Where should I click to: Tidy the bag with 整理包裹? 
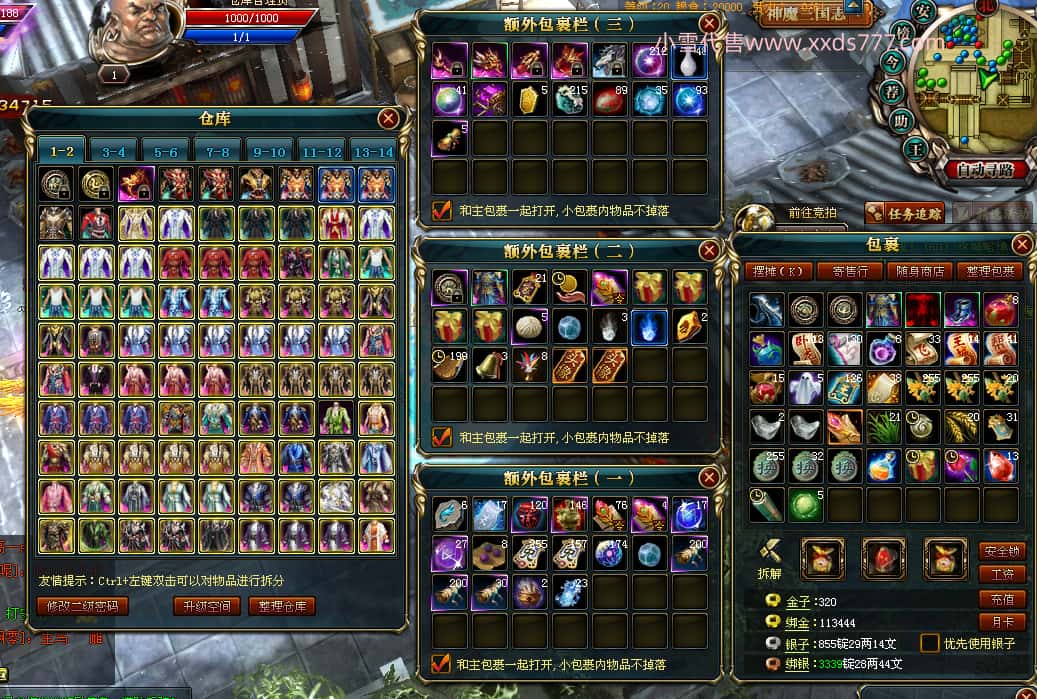989,271
